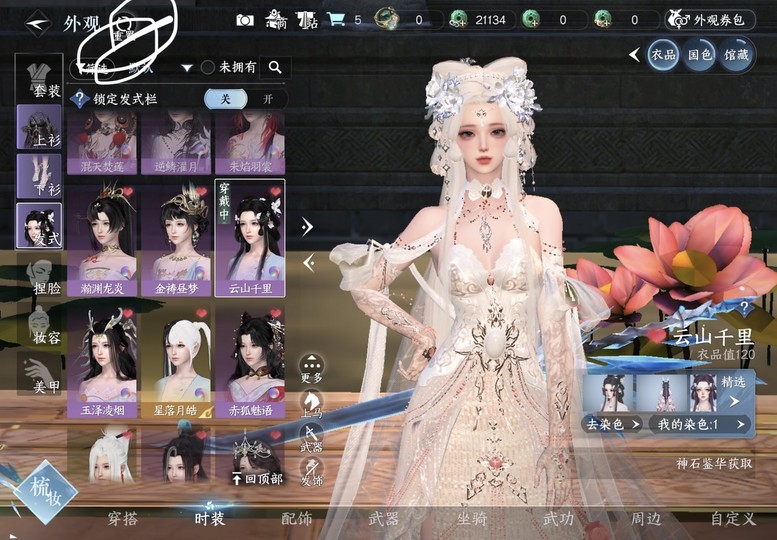The width and height of the screenshot is (777, 540).
Task: Switch to the 配饰 accessories tab
Action: point(297,519)
